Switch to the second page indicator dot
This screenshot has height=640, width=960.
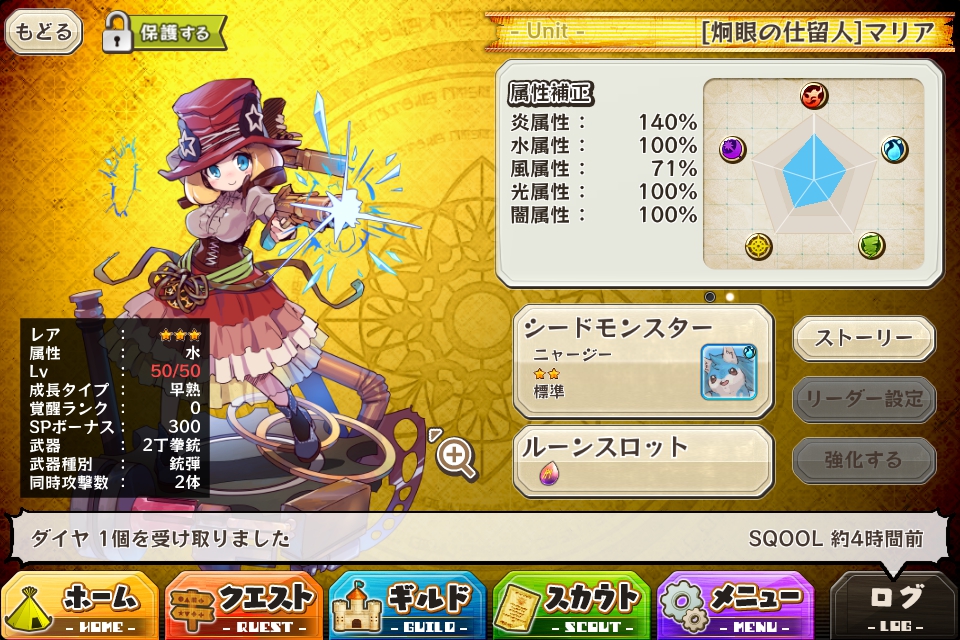point(730,297)
